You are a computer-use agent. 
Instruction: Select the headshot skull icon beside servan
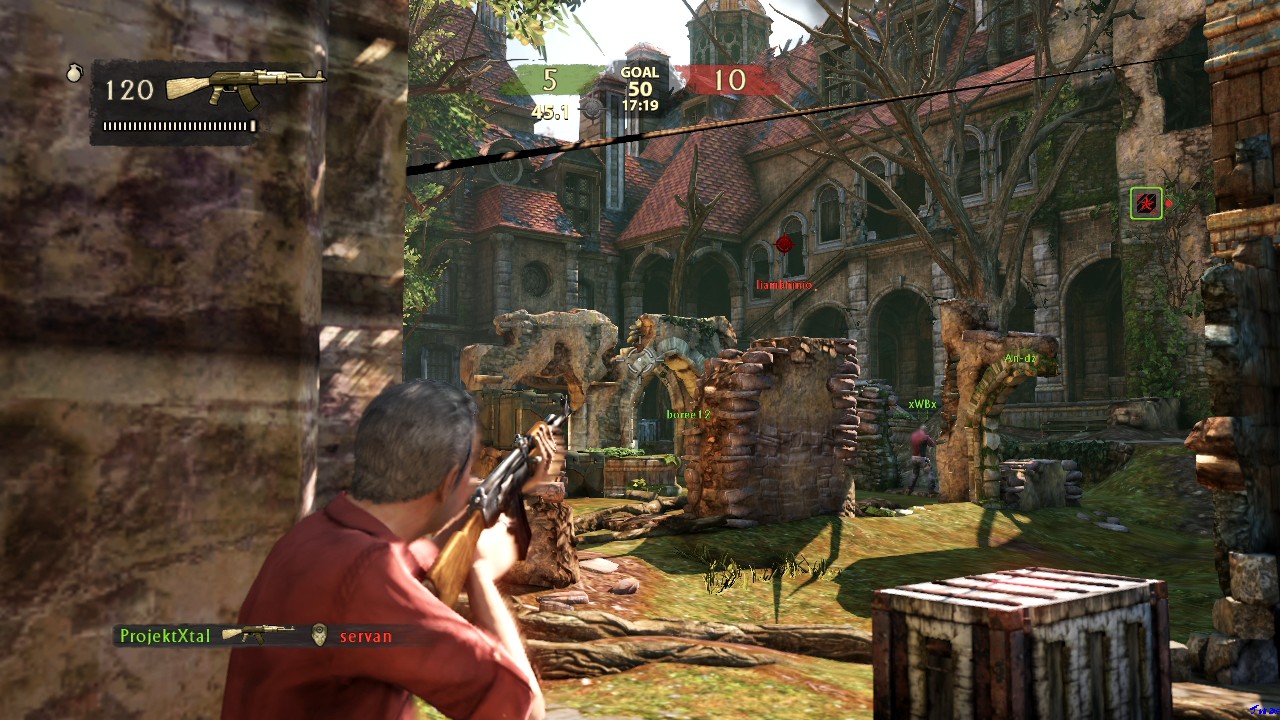318,634
